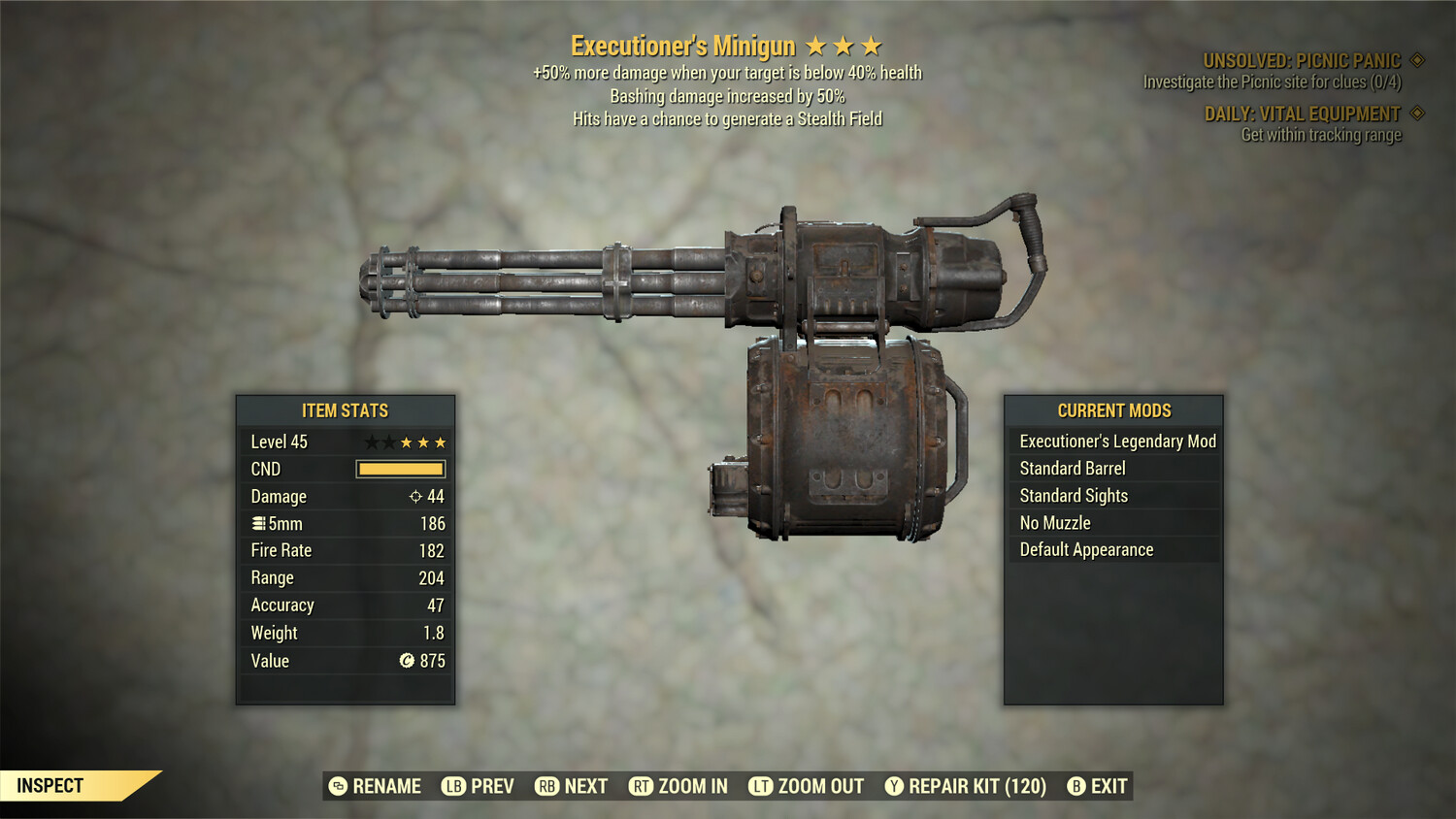This screenshot has width=1456, height=819.
Task: Click the RT Zoom In button icon
Action: (642, 786)
